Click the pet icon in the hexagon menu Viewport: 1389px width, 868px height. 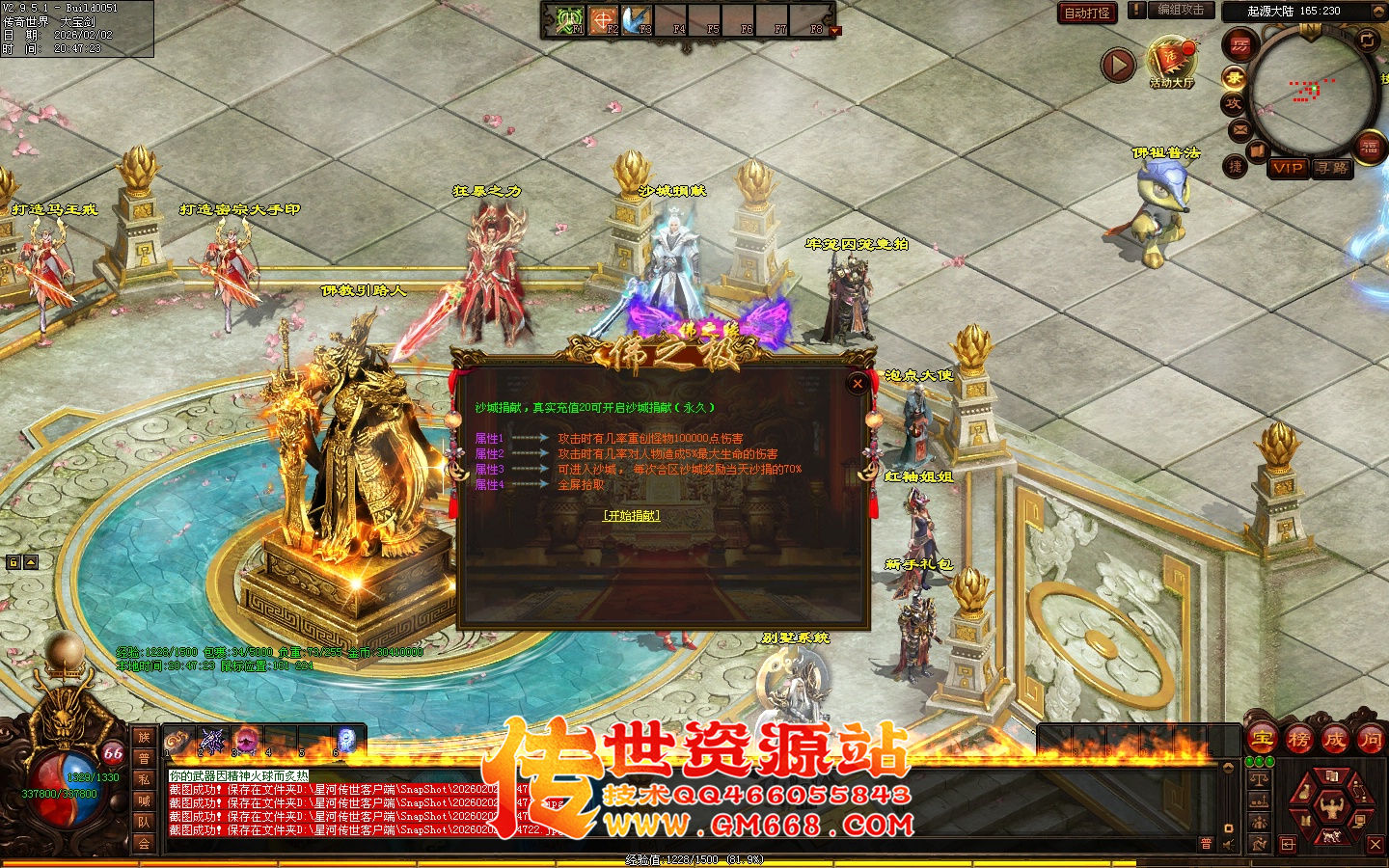click(1331, 837)
